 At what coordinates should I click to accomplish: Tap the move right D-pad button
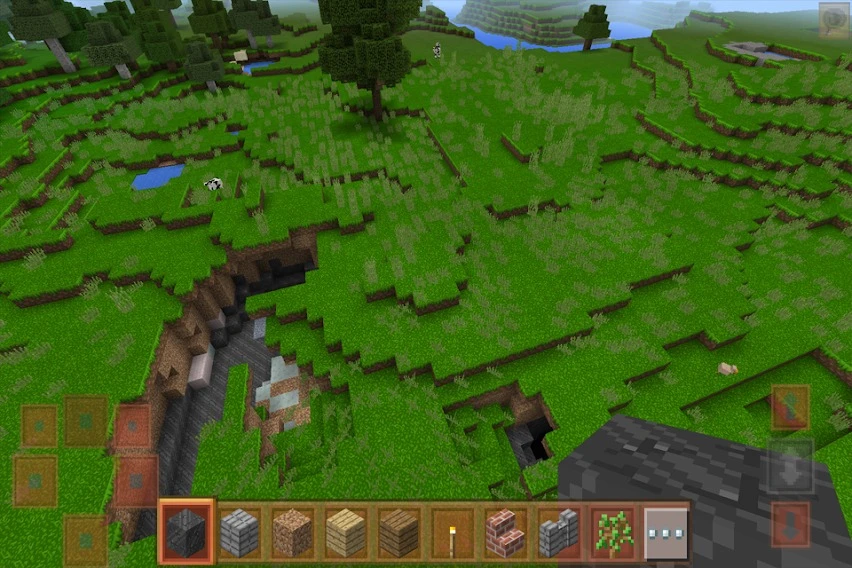pyautogui.click(x=137, y=481)
